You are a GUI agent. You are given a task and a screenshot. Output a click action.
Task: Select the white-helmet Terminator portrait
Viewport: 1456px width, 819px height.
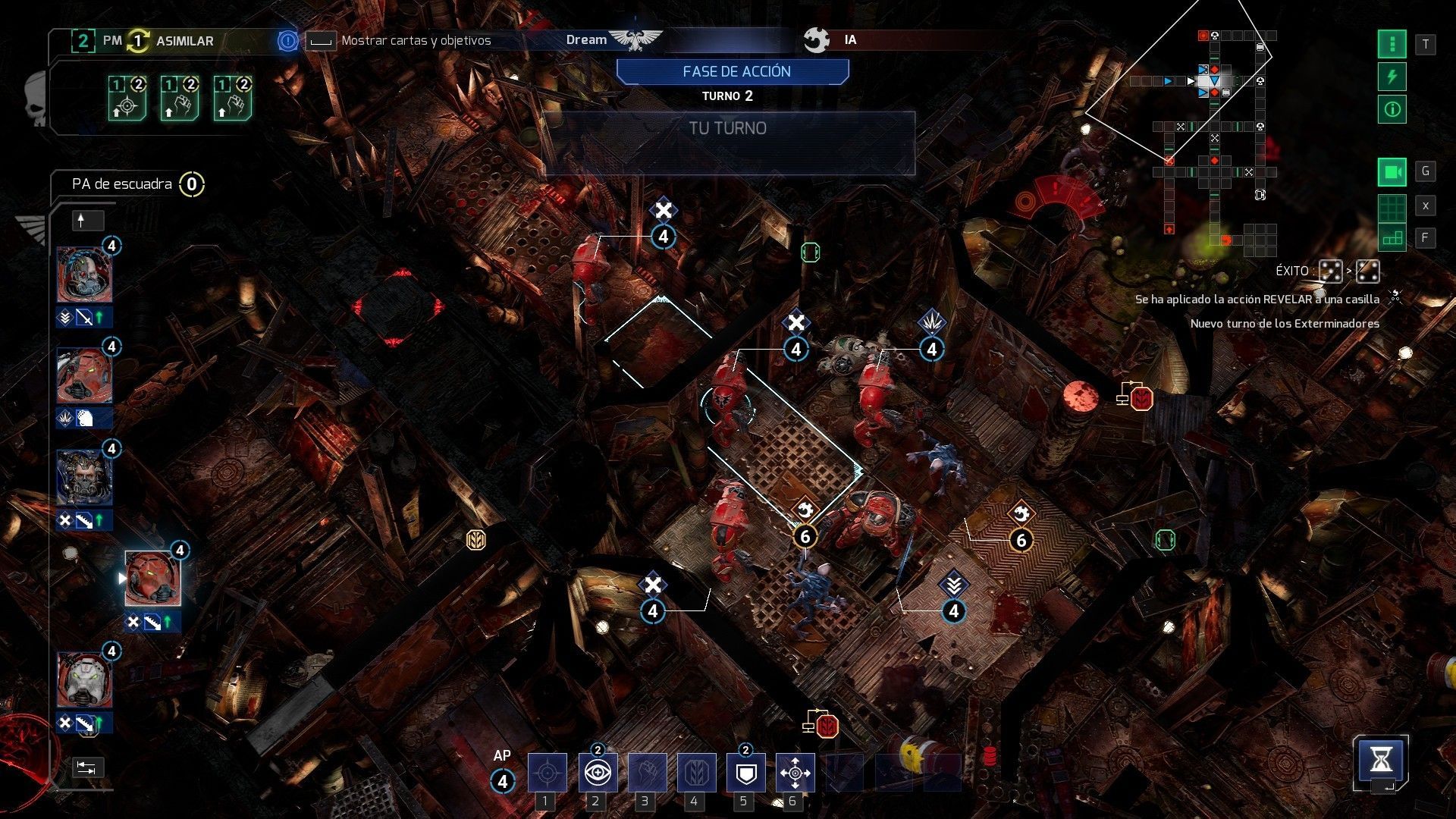[x=84, y=680]
